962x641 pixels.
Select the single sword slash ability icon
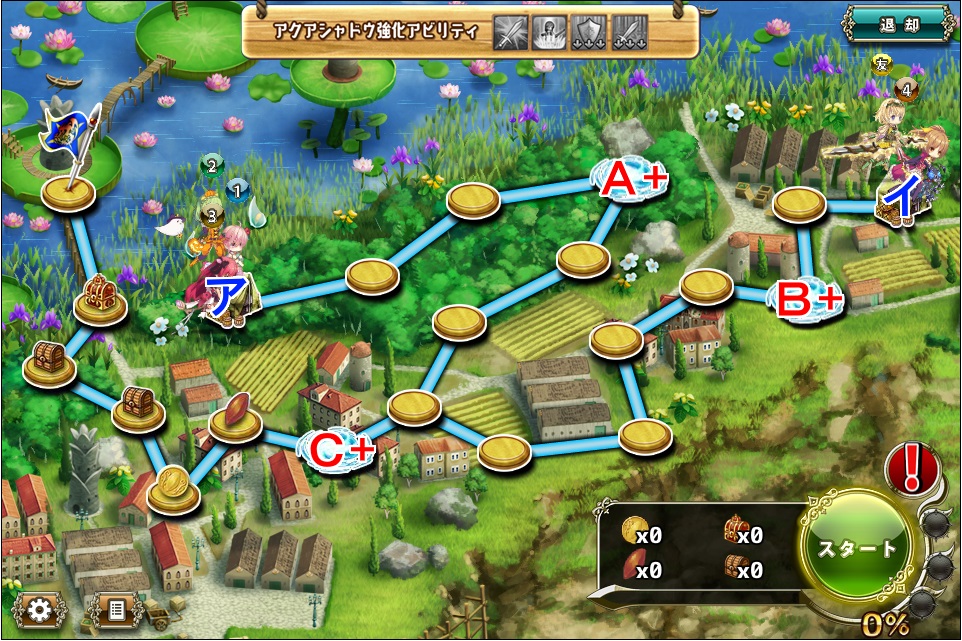click(x=510, y=31)
